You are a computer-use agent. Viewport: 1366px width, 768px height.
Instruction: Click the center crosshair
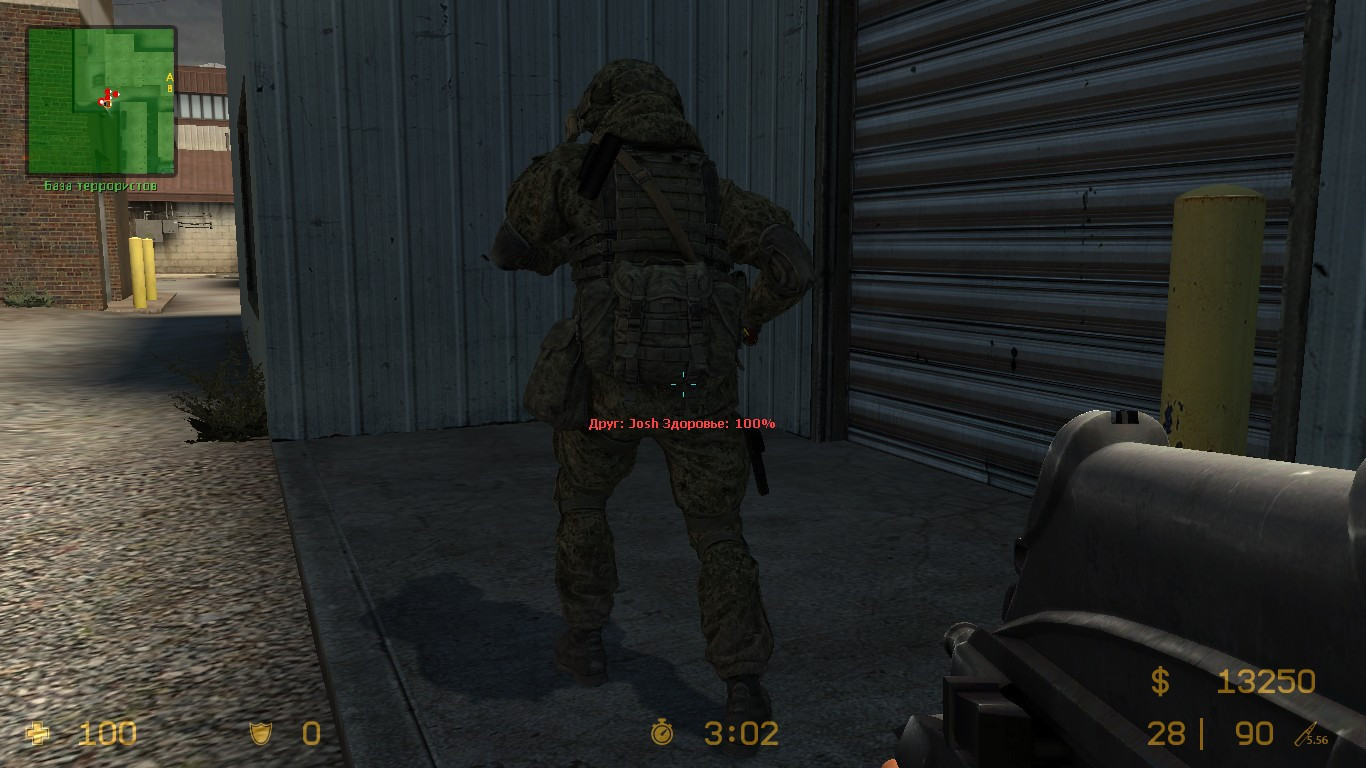(x=683, y=384)
